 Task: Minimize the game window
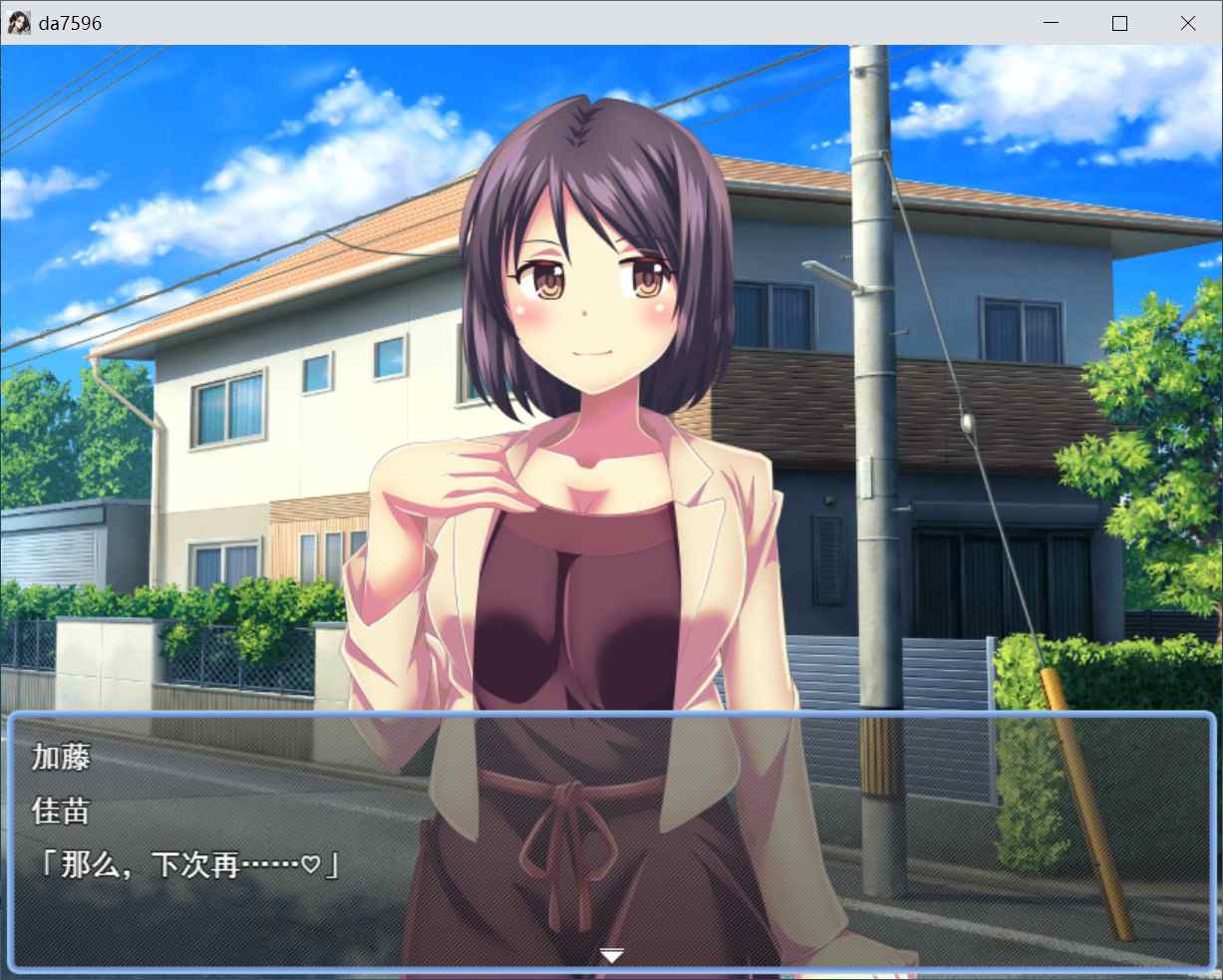1052,23
